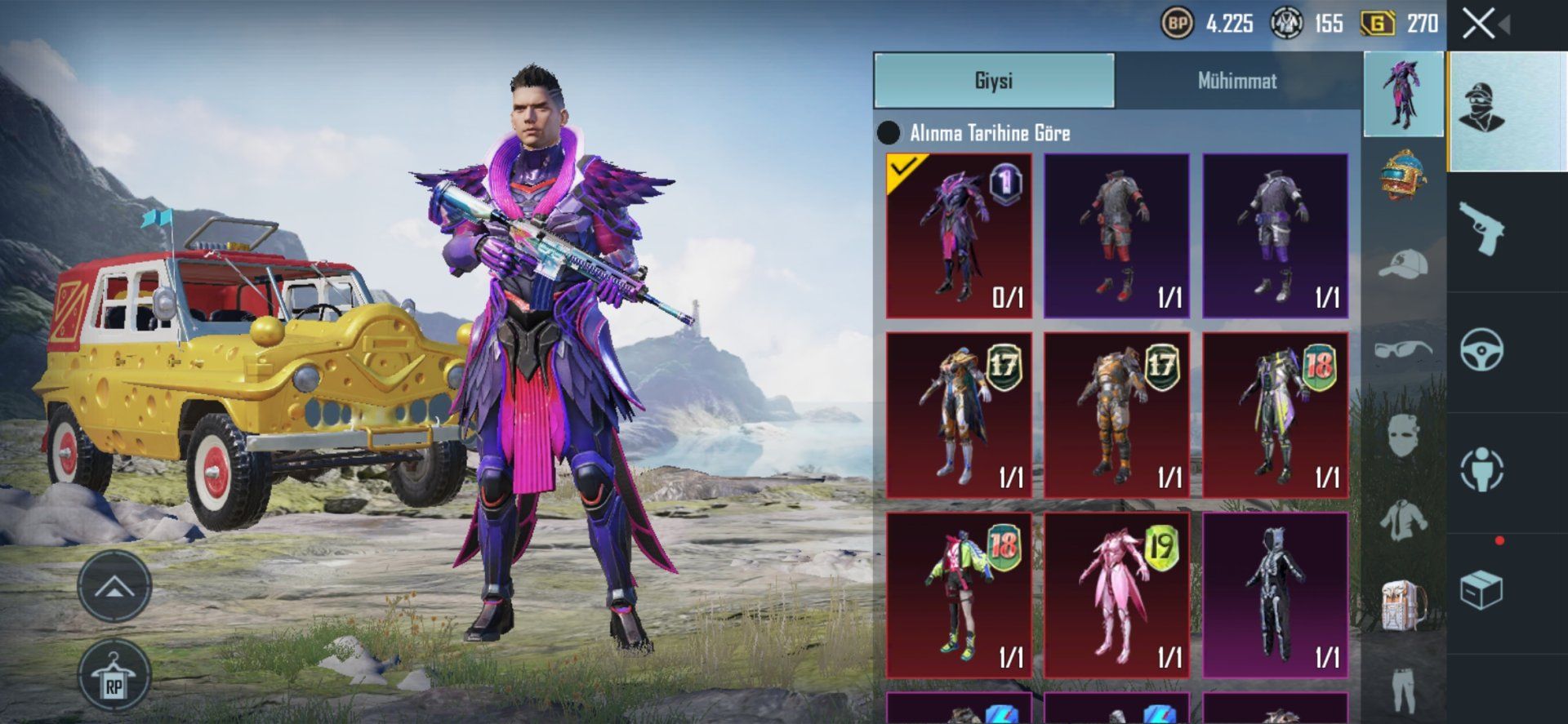
Task: Select the Giysi tab
Action: [994, 81]
